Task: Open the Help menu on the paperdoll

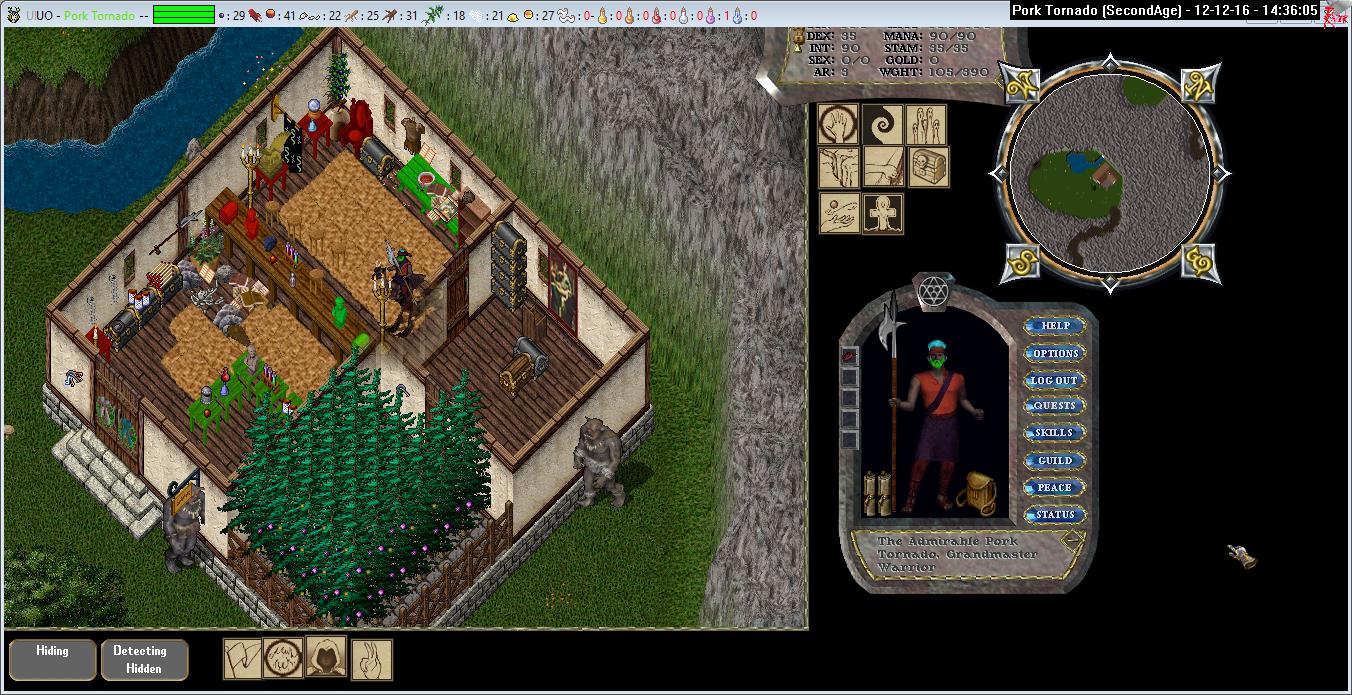Action: (x=1055, y=326)
